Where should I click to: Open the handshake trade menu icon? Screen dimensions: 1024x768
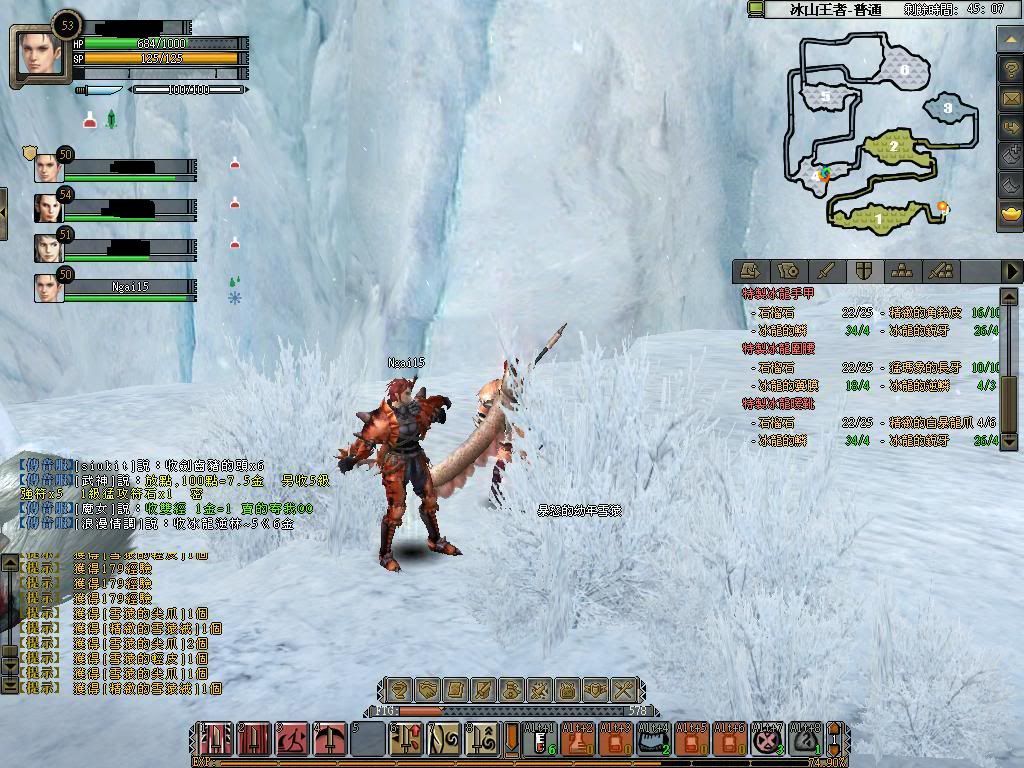point(427,689)
